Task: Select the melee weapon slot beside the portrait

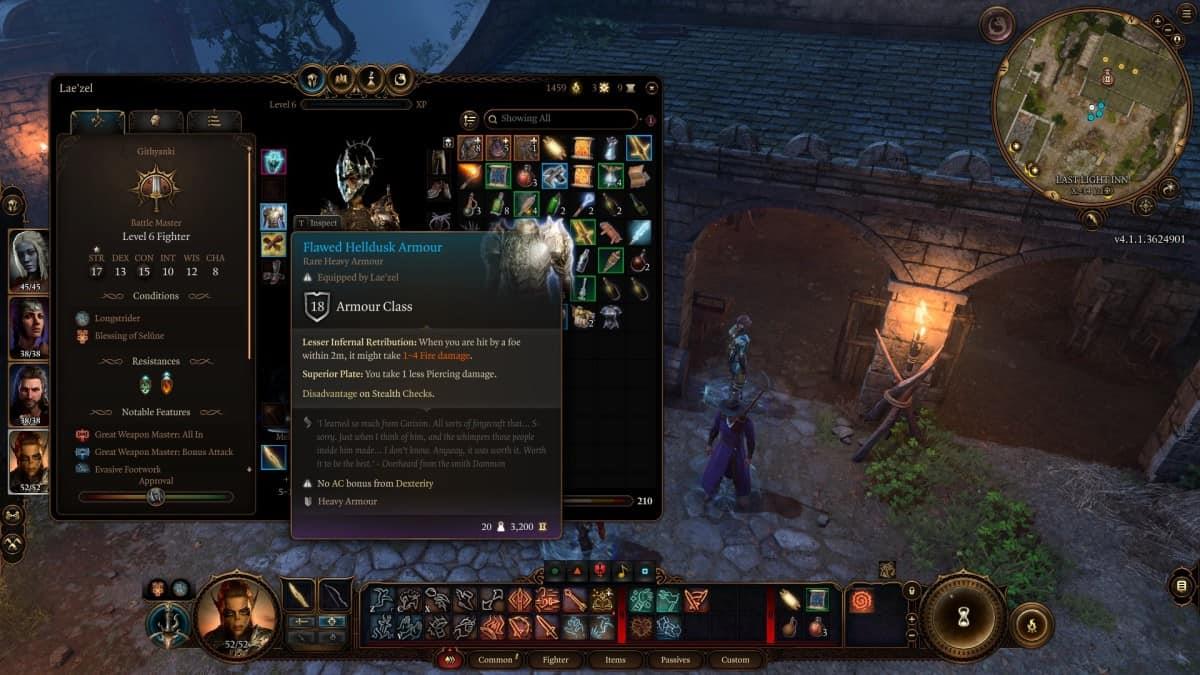Action: tap(299, 595)
